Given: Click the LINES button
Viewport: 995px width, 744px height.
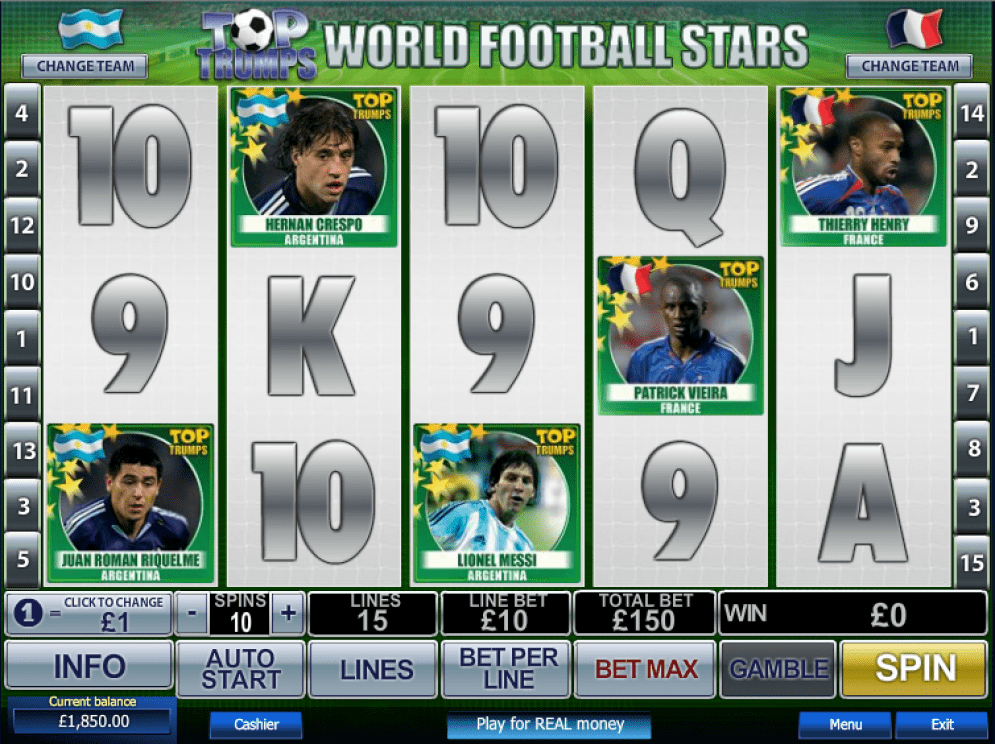Looking at the screenshot, I should coord(372,669).
